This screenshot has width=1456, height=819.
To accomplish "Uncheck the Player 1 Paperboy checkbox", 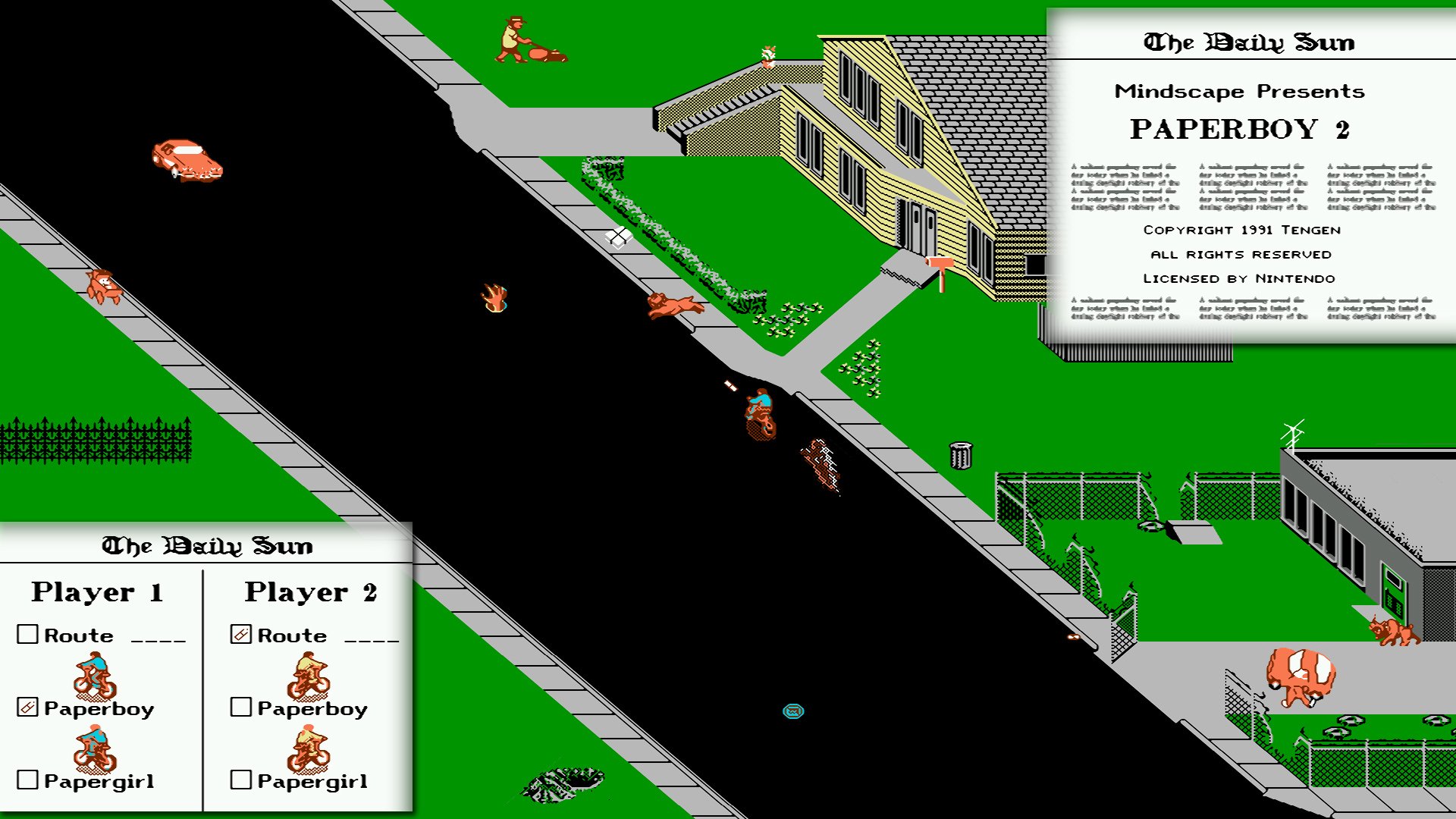I will tap(28, 708).
